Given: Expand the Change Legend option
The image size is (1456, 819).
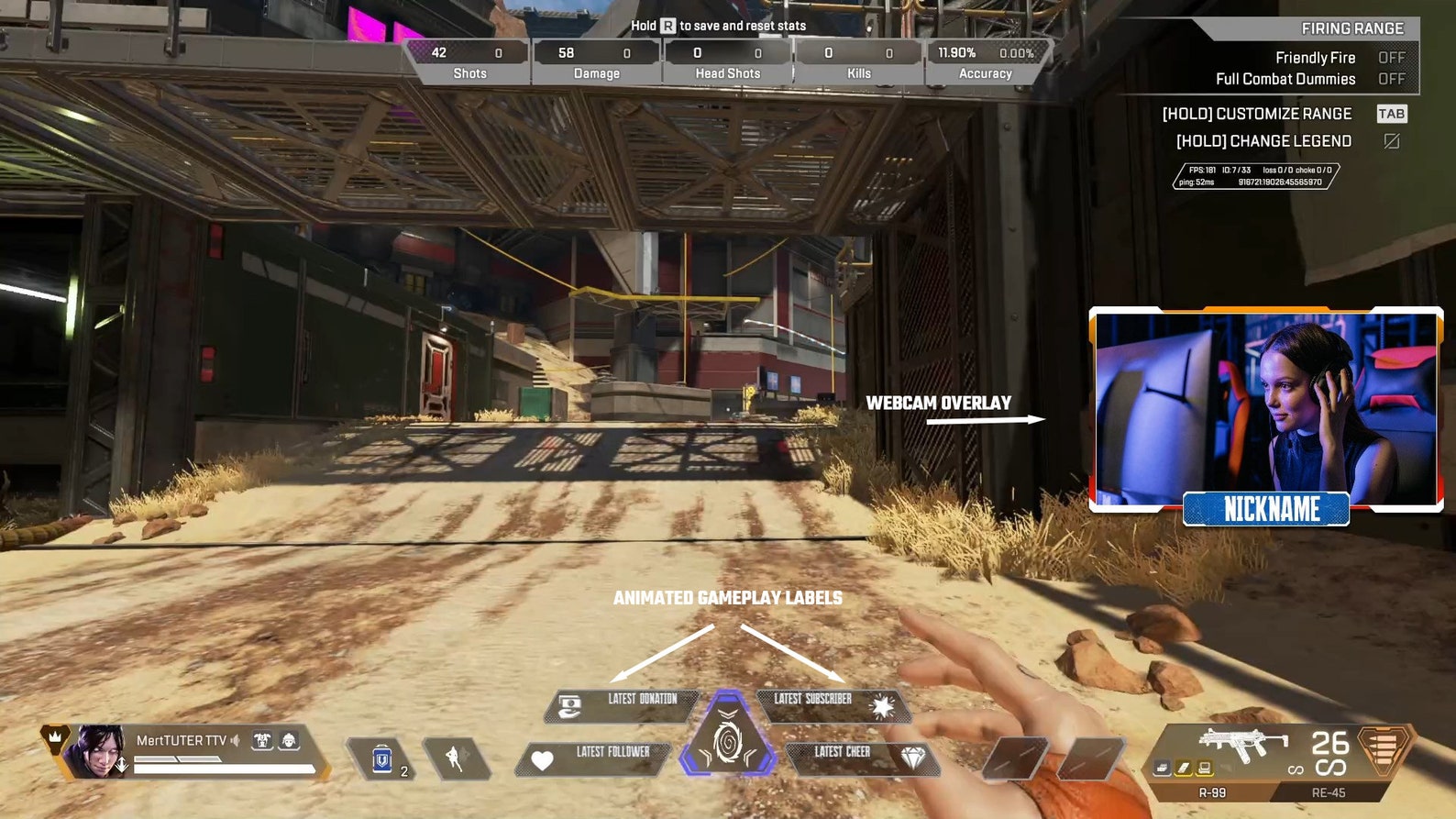Looking at the screenshot, I should pos(1265,140).
